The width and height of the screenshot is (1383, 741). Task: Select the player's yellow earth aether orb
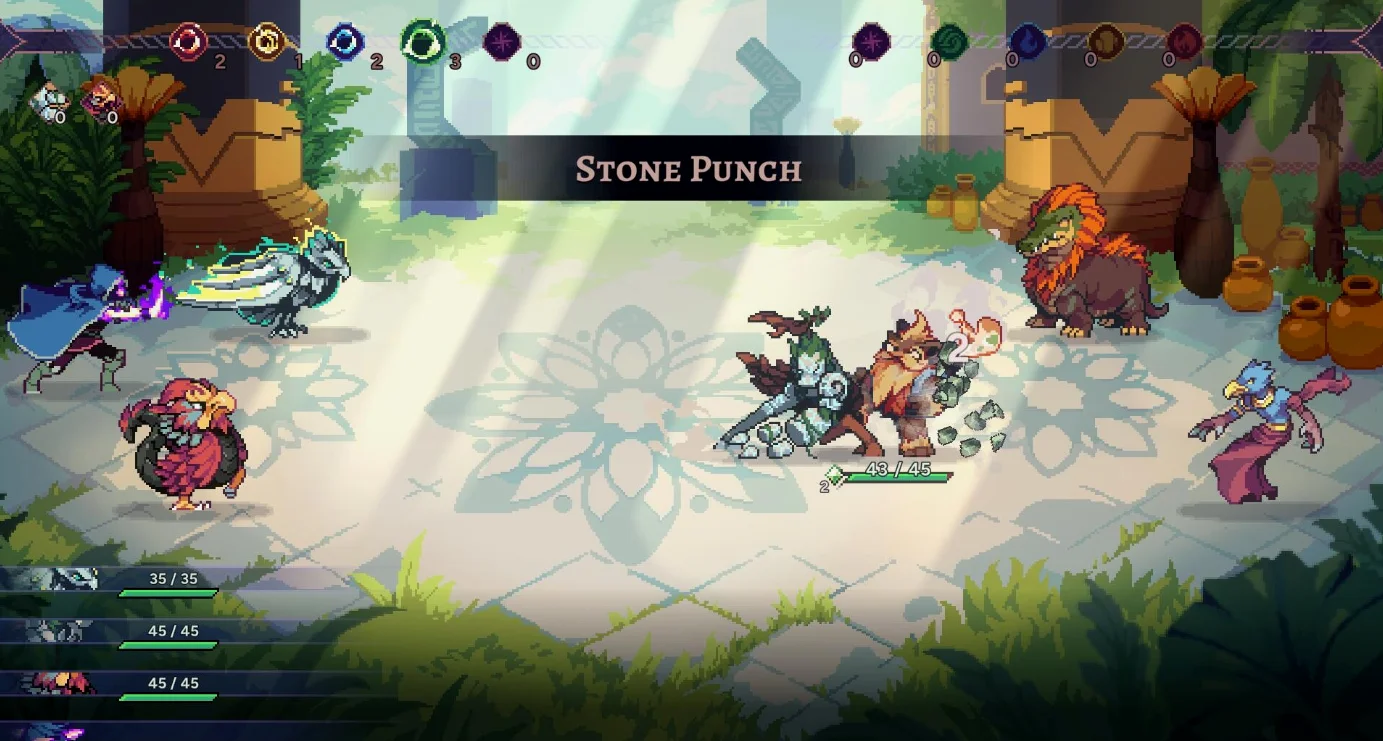click(267, 42)
